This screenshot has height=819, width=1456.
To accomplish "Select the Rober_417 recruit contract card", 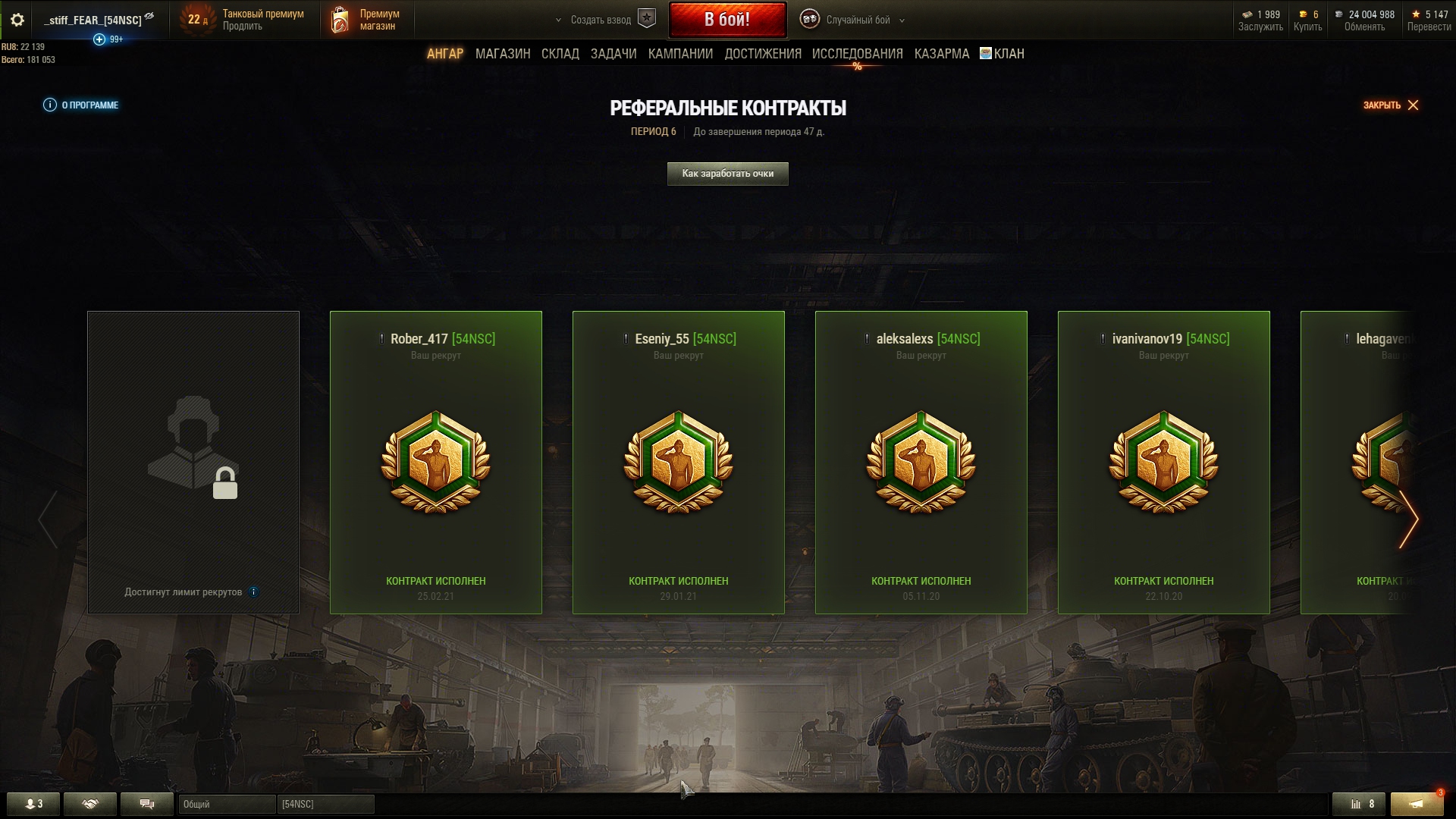I will point(435,462).
